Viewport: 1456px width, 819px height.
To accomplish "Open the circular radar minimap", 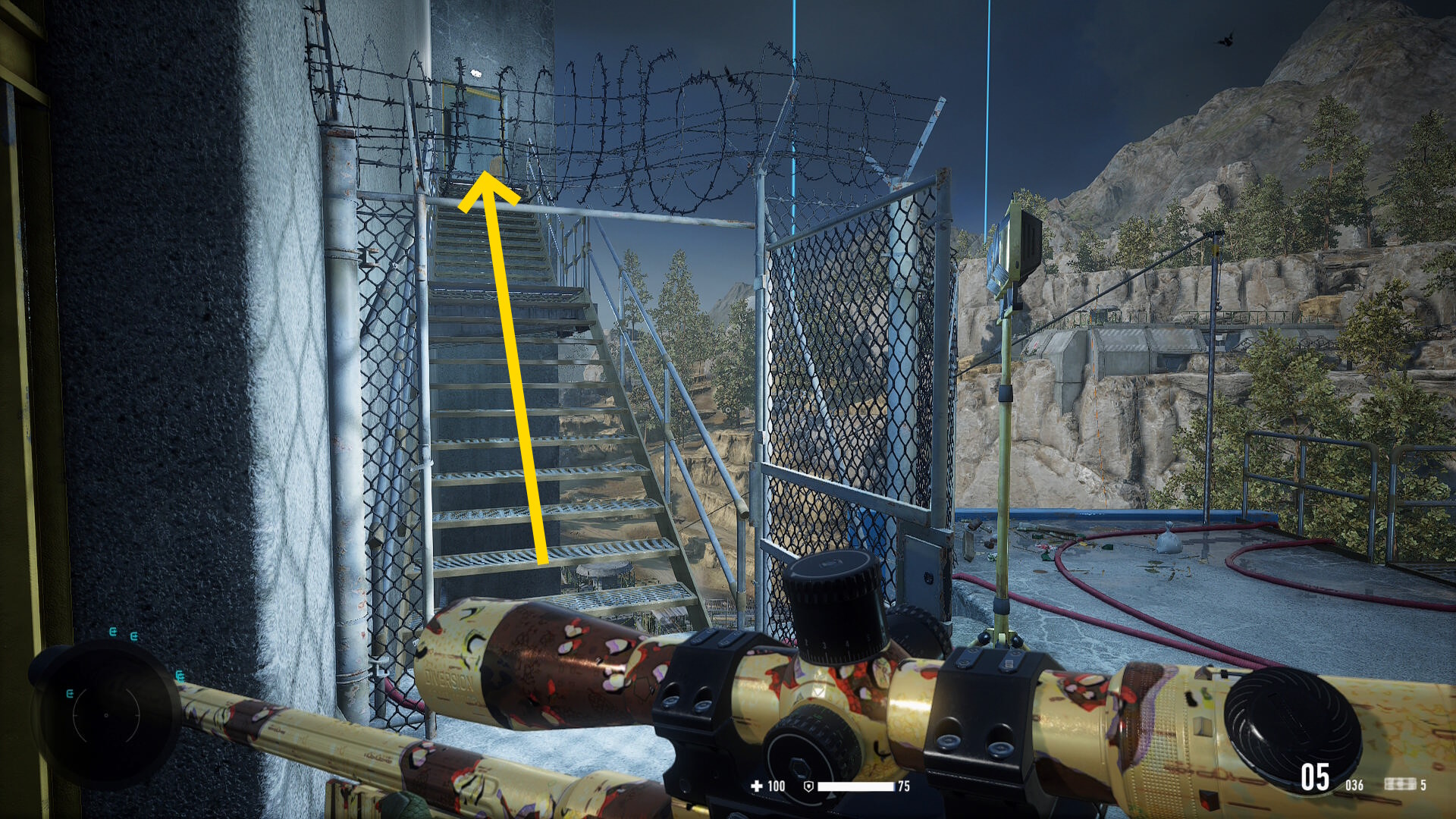I will 106,714.
